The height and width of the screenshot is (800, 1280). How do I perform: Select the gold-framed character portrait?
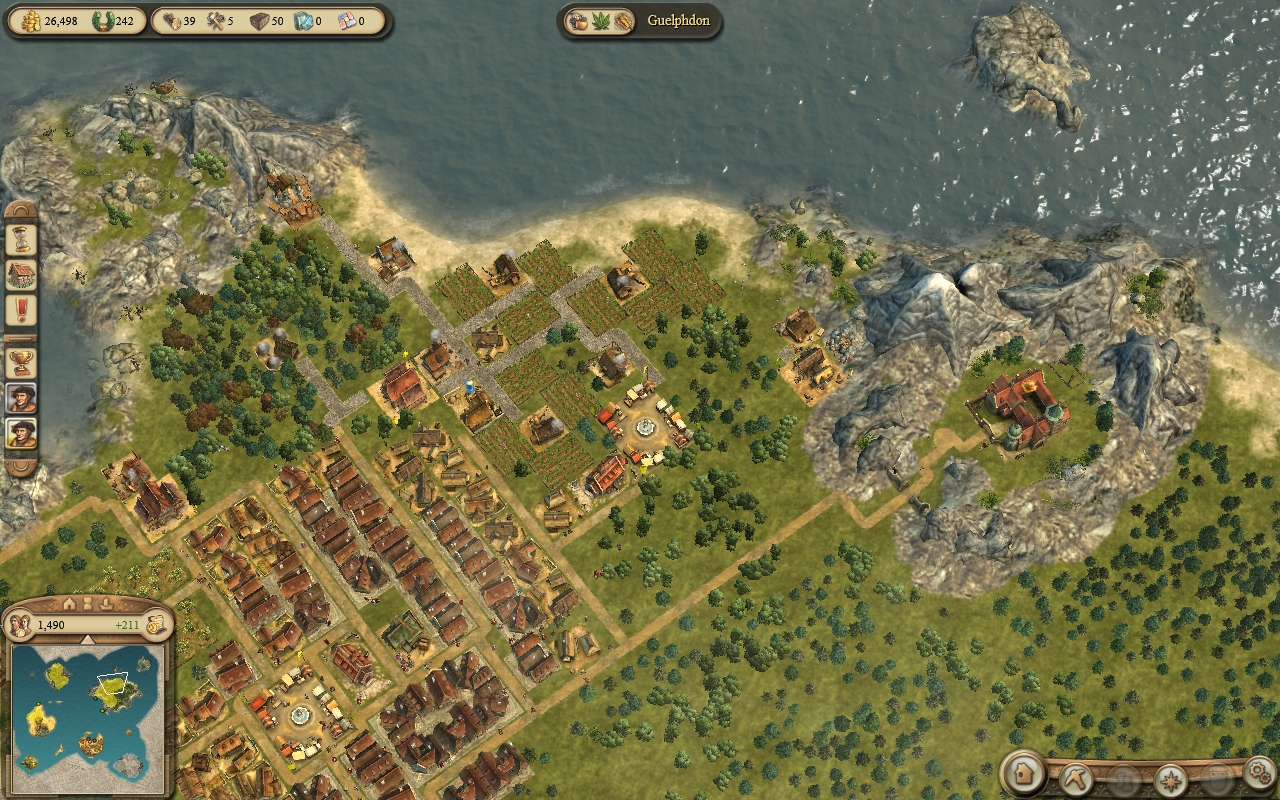point(22,433)
